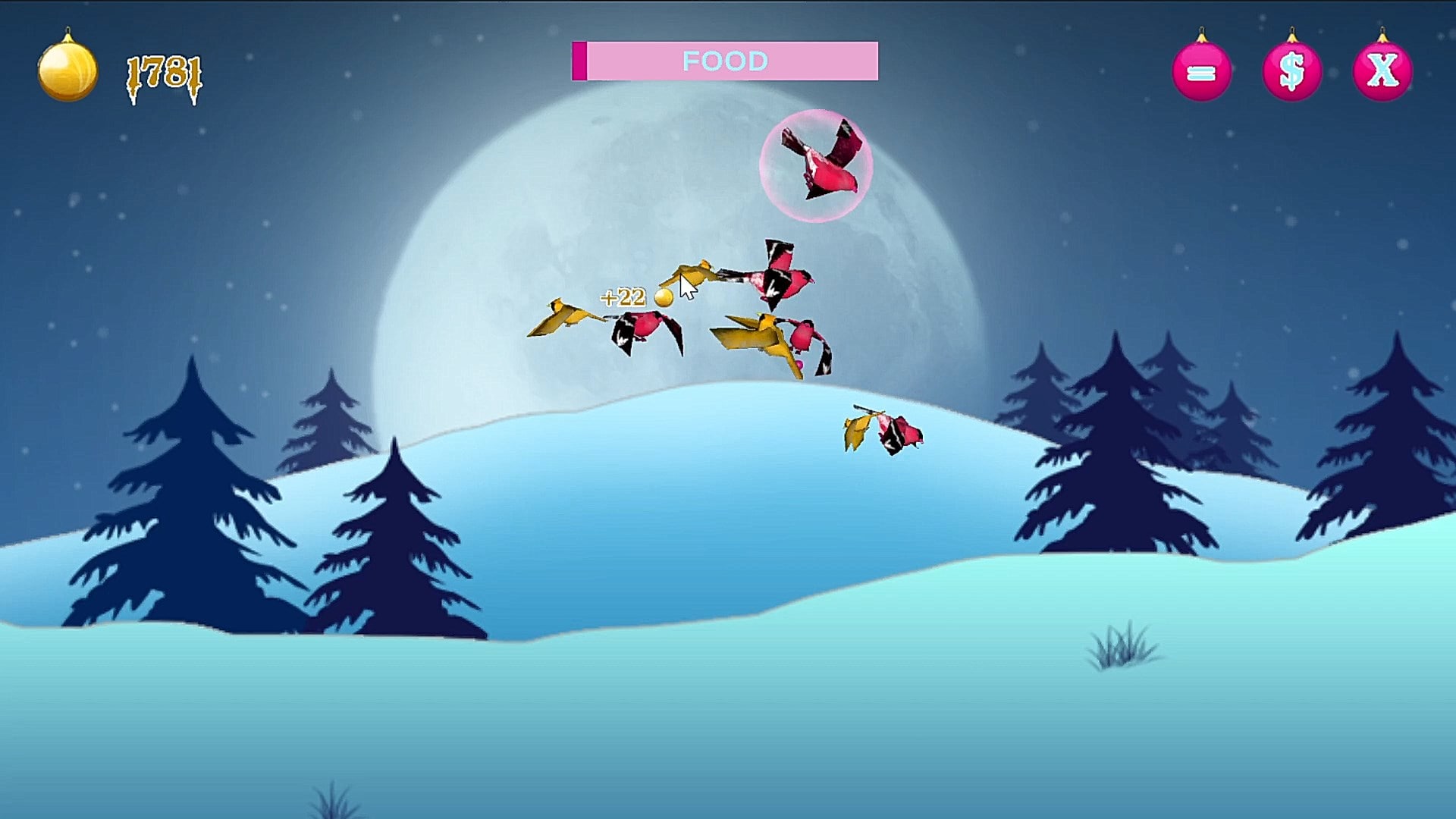This screenshot has height=819, width=1456.
Task: Click the pink FOOD bar
Action: [725, 61]
